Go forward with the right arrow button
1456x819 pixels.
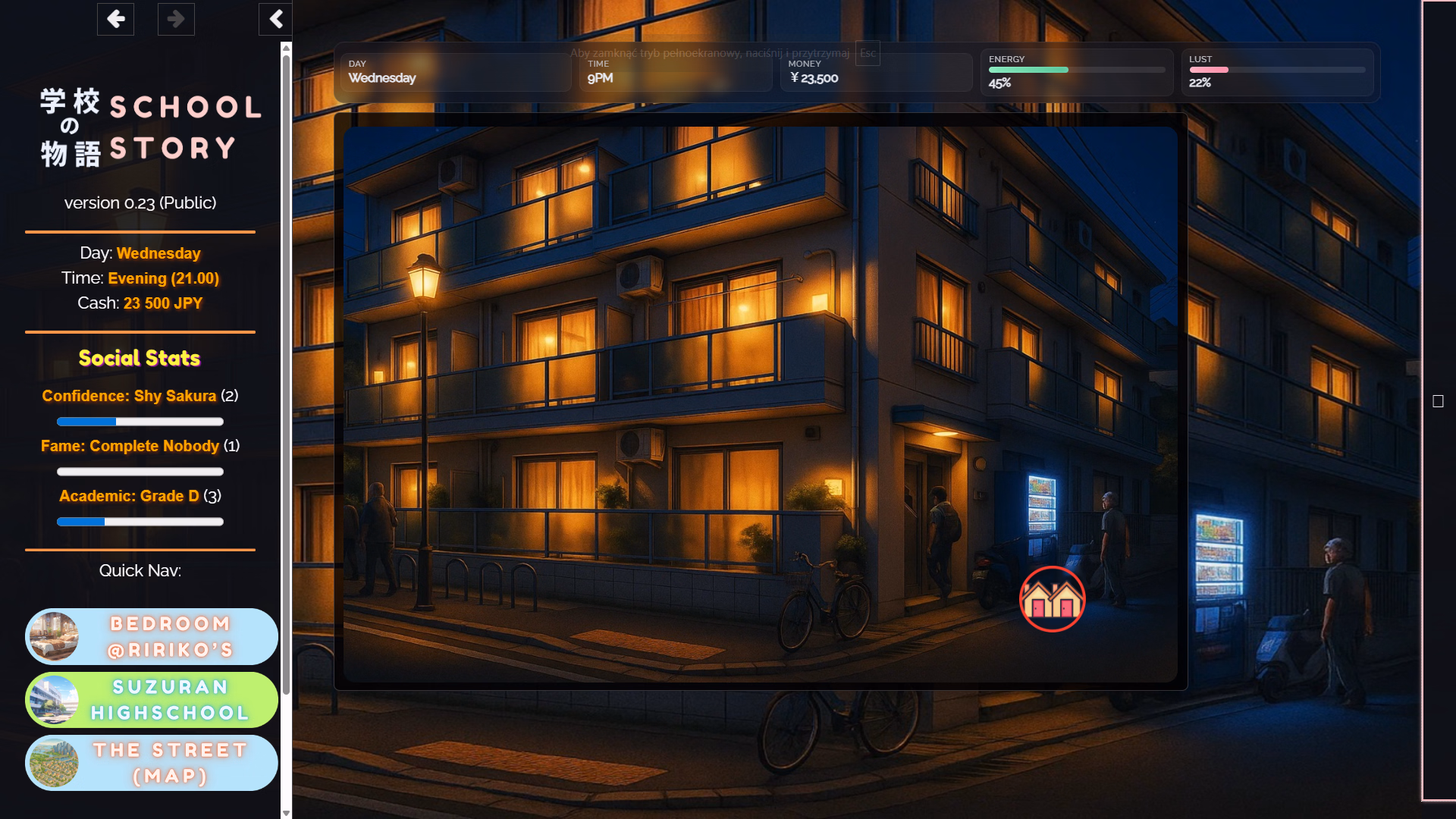pos(176,19)
